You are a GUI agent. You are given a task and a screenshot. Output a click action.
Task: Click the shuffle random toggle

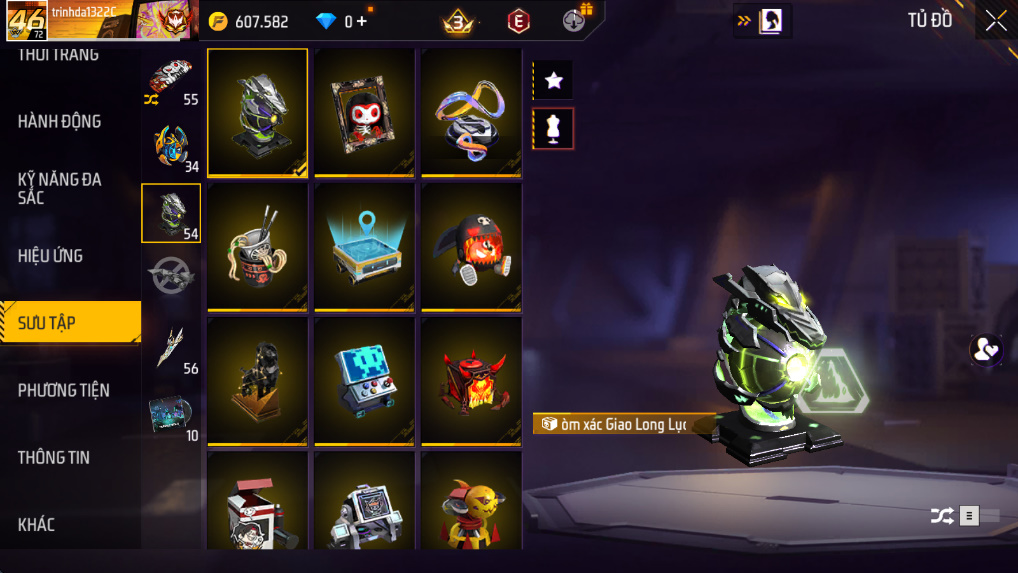(x=942, y=516)
